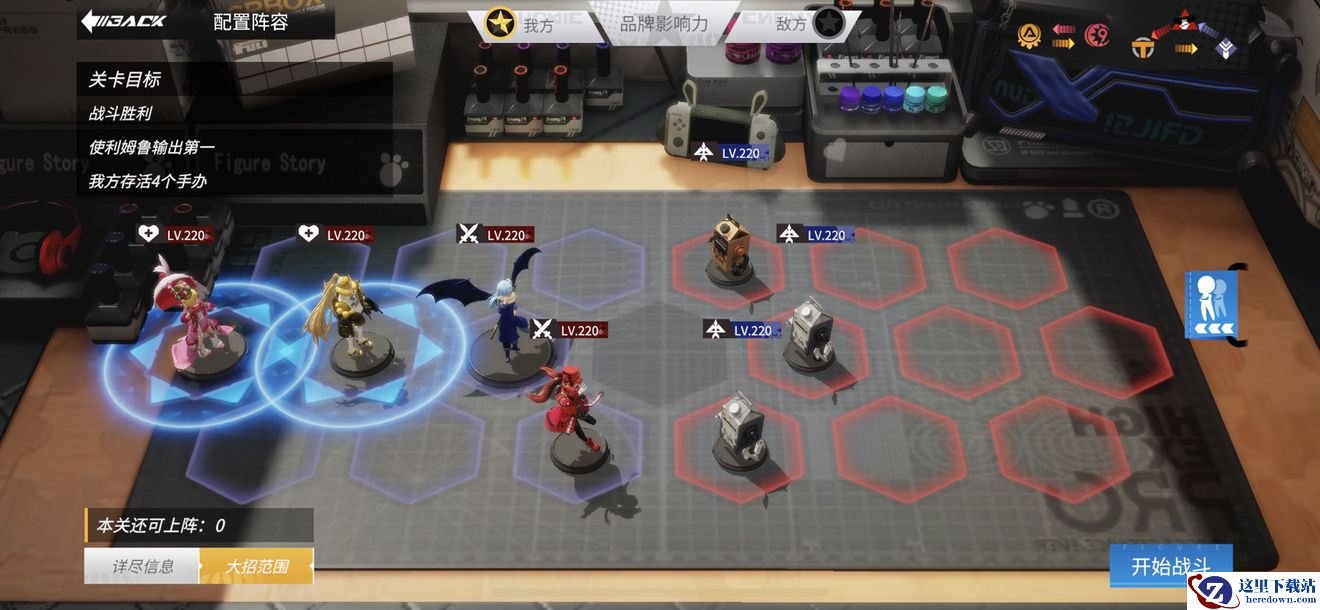Click the red number 9 class icon

click(x=1098, y=37)
